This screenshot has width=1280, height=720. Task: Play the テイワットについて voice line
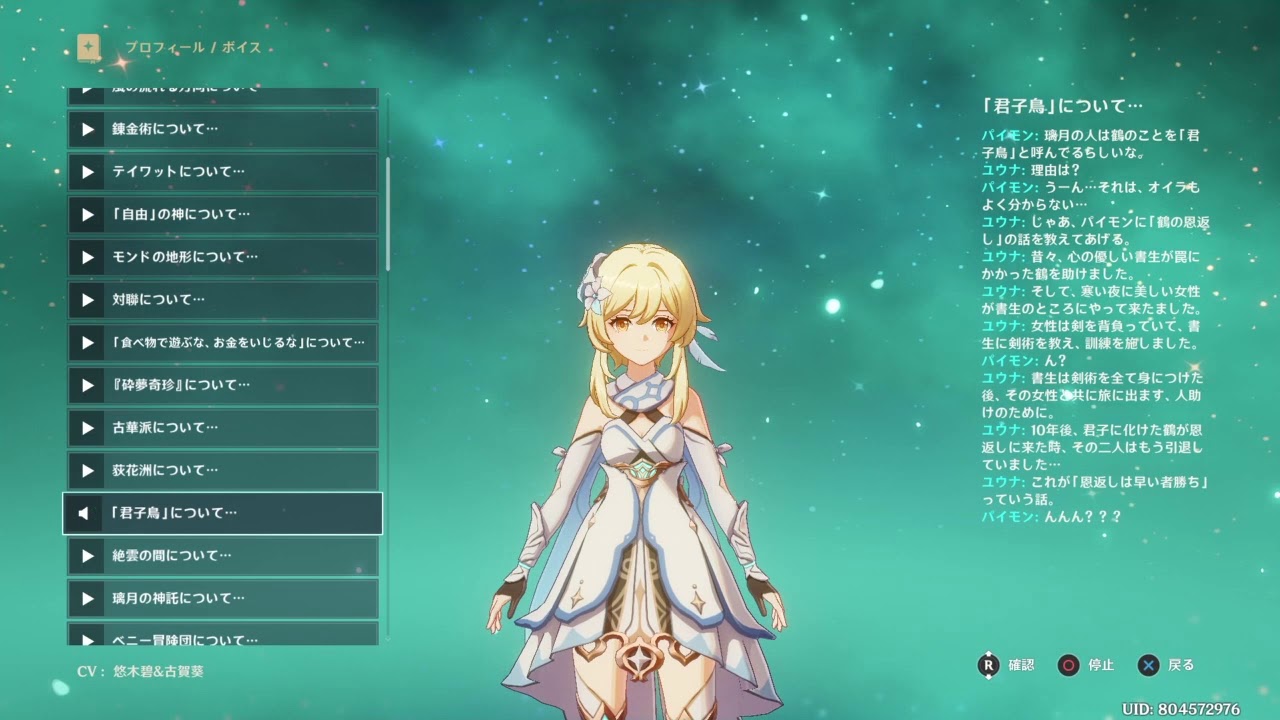pos(222,172)
